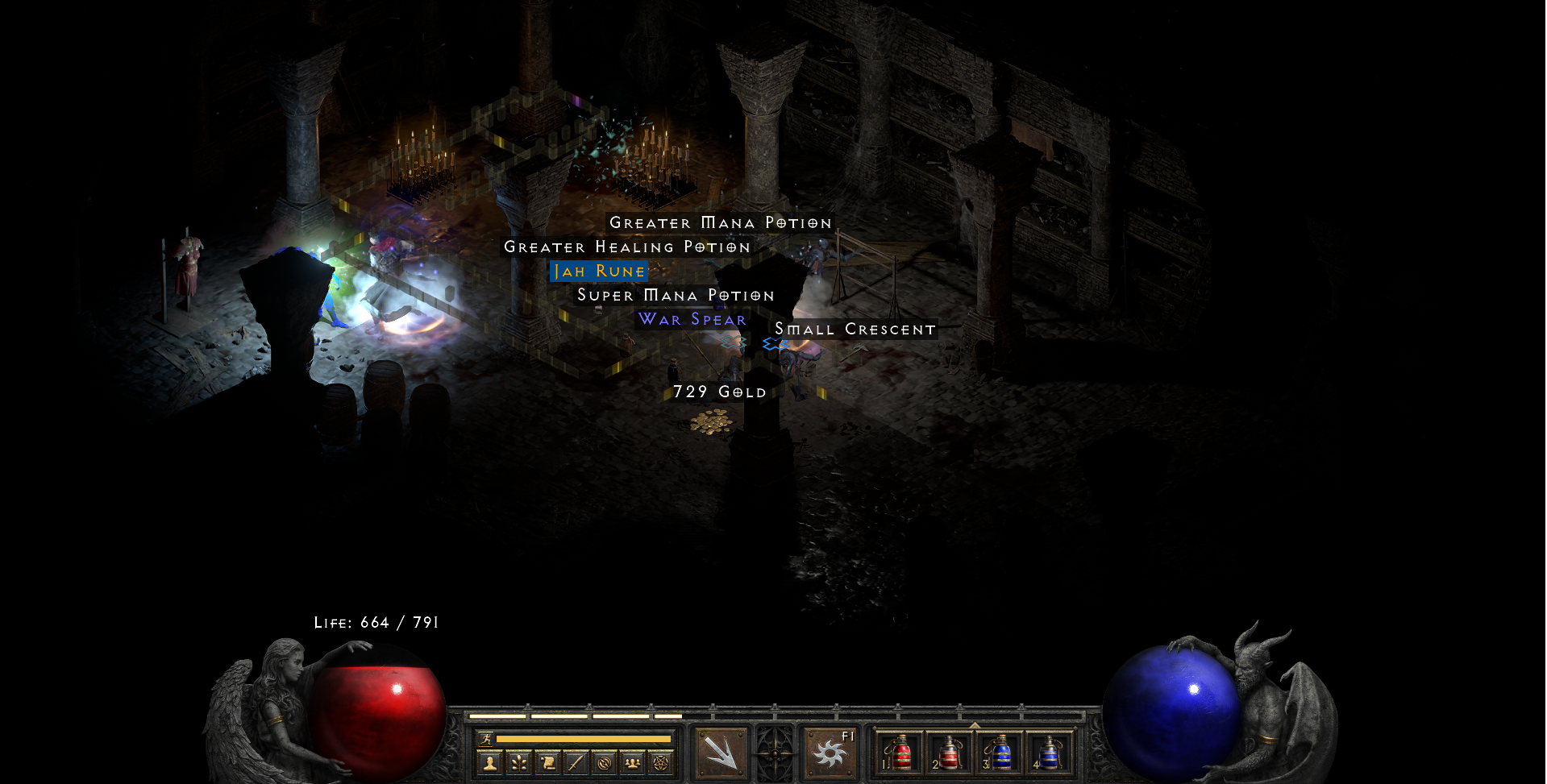The image size is (1547, 784).
Task: Open the quest log scroll icon
Action: tap(550, 761)
